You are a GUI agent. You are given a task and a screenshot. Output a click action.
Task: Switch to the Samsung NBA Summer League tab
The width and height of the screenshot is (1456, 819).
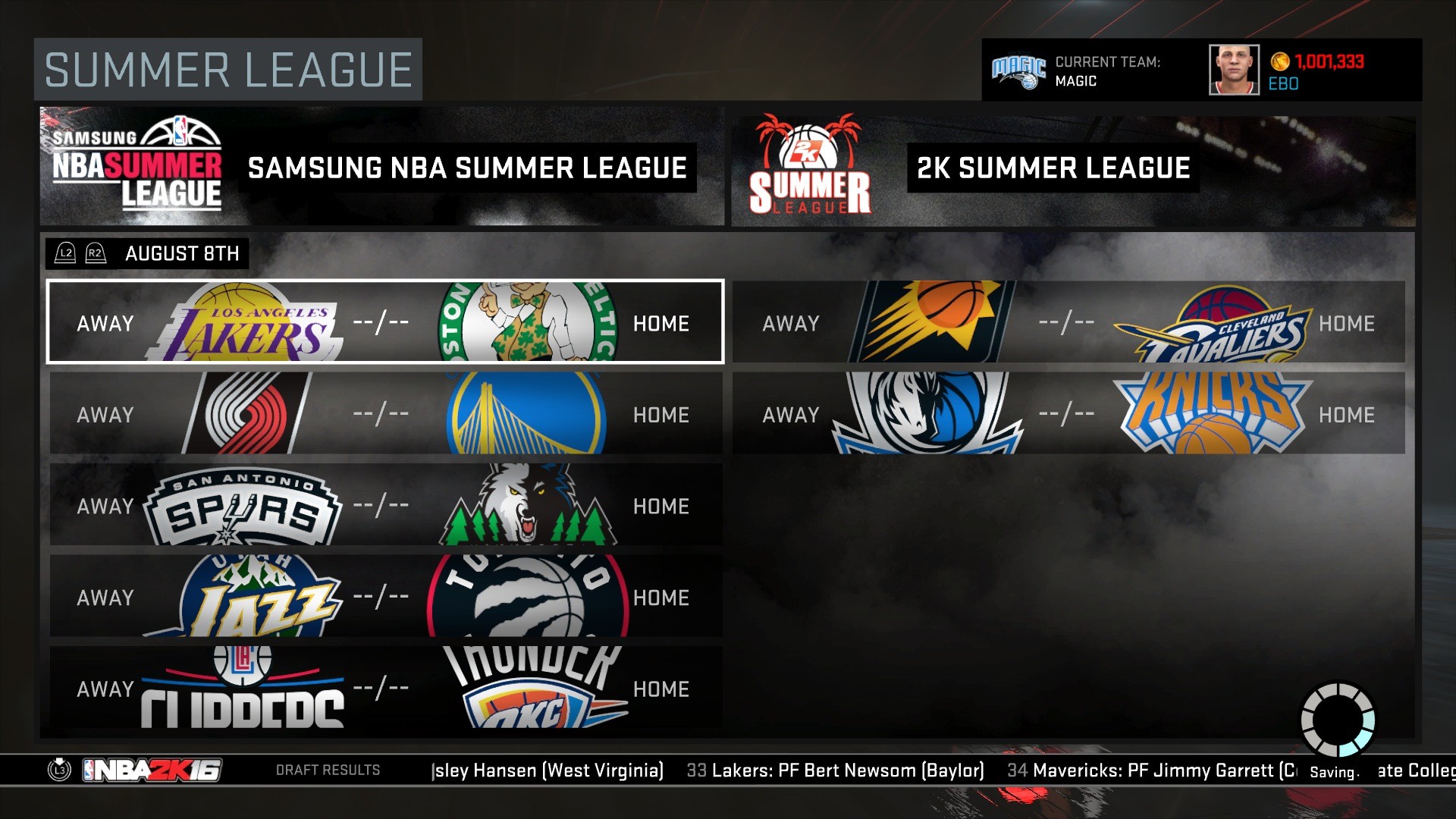click(x=379, y=168)
